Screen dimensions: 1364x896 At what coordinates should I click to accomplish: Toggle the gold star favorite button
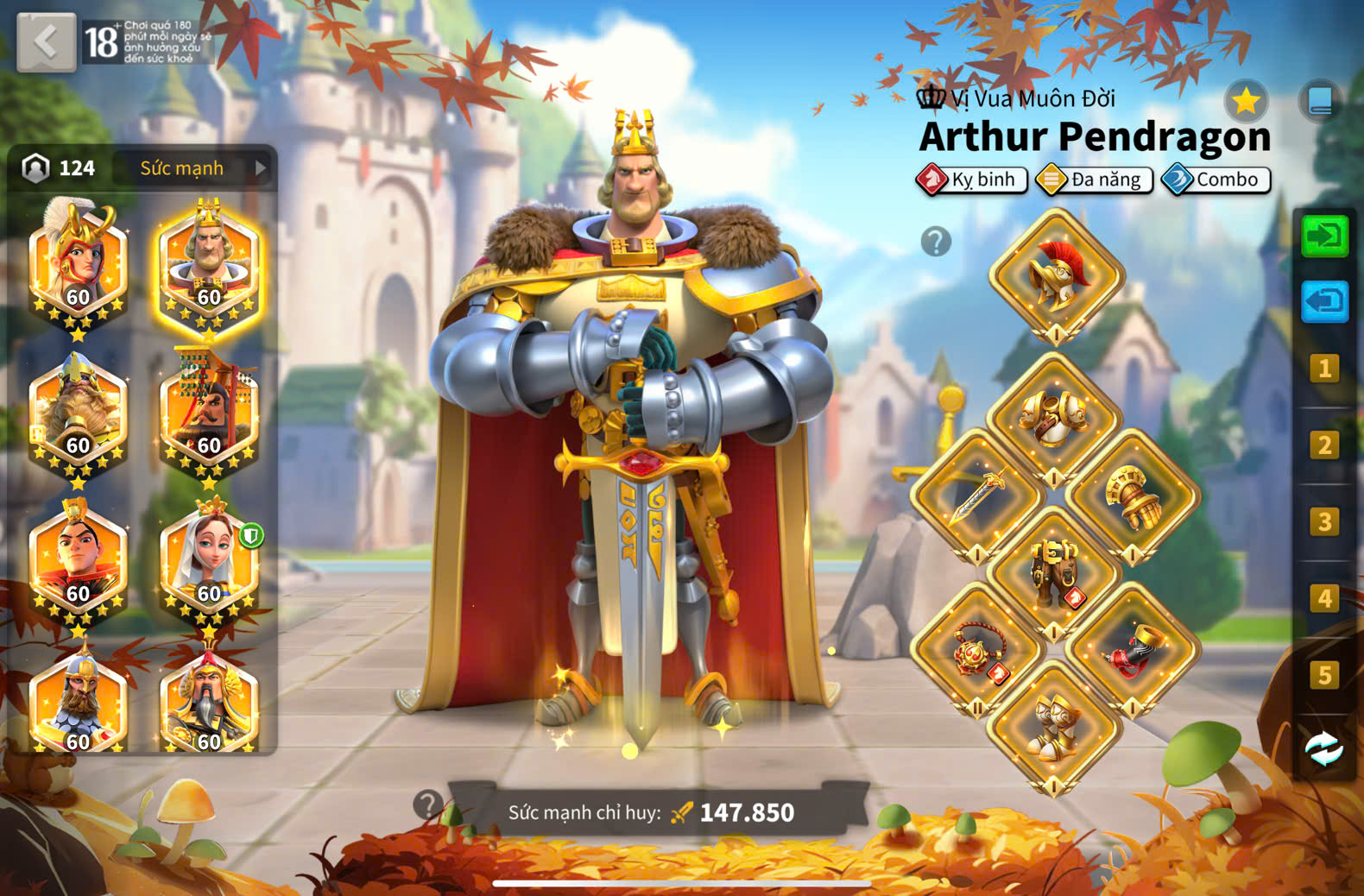pos(1246,102)
